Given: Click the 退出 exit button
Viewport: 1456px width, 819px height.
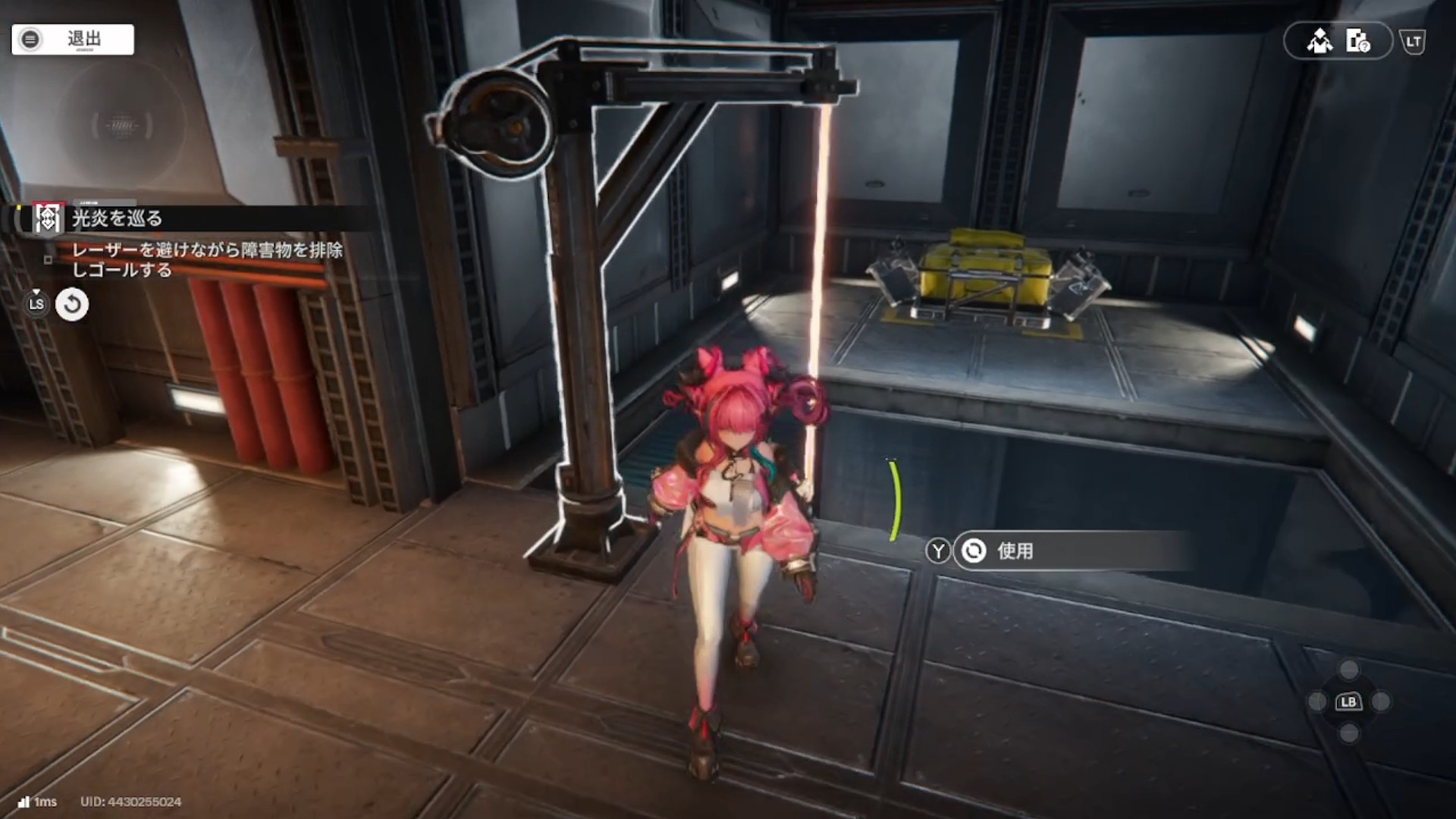Looking at the screenshot, I should click(73, 39).
